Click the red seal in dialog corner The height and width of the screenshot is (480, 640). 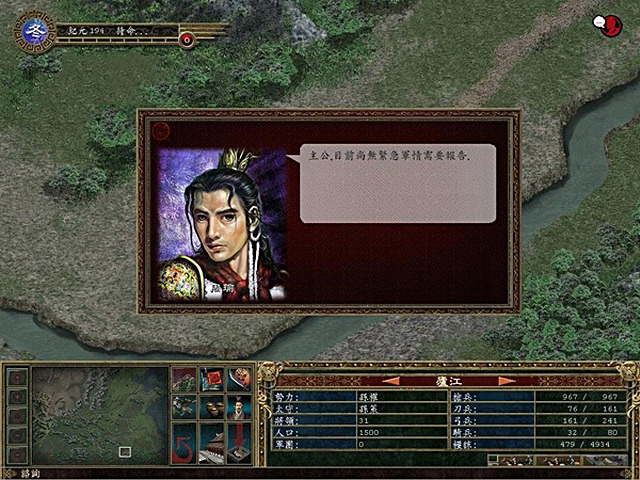(x=160, y=128)
